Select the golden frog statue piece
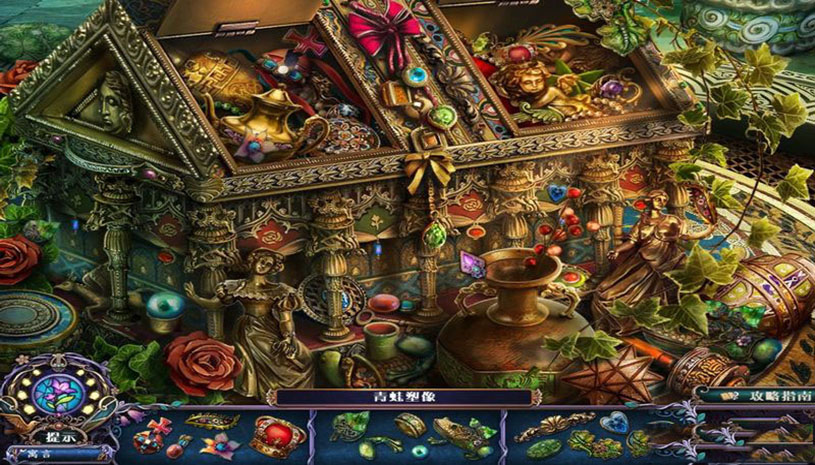 pyautogui.click(x=456, y=434)
